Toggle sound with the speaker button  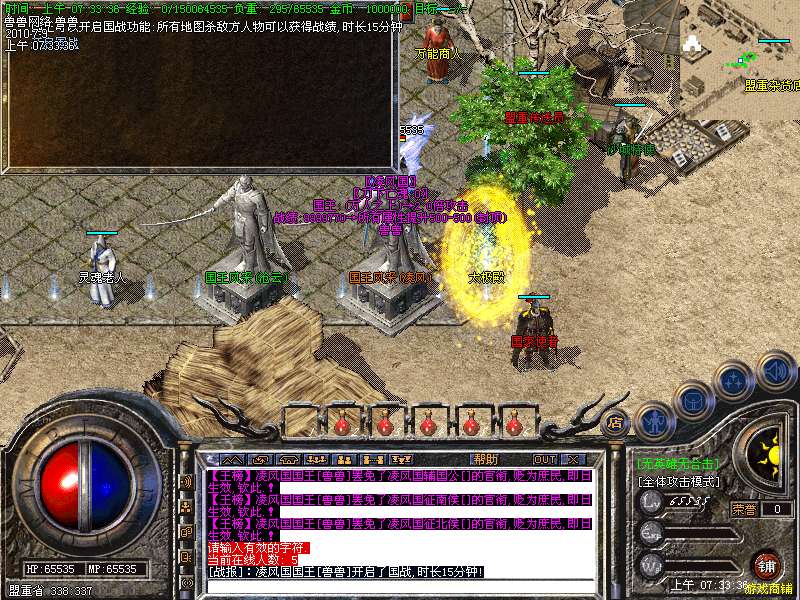tap(775, 371)
